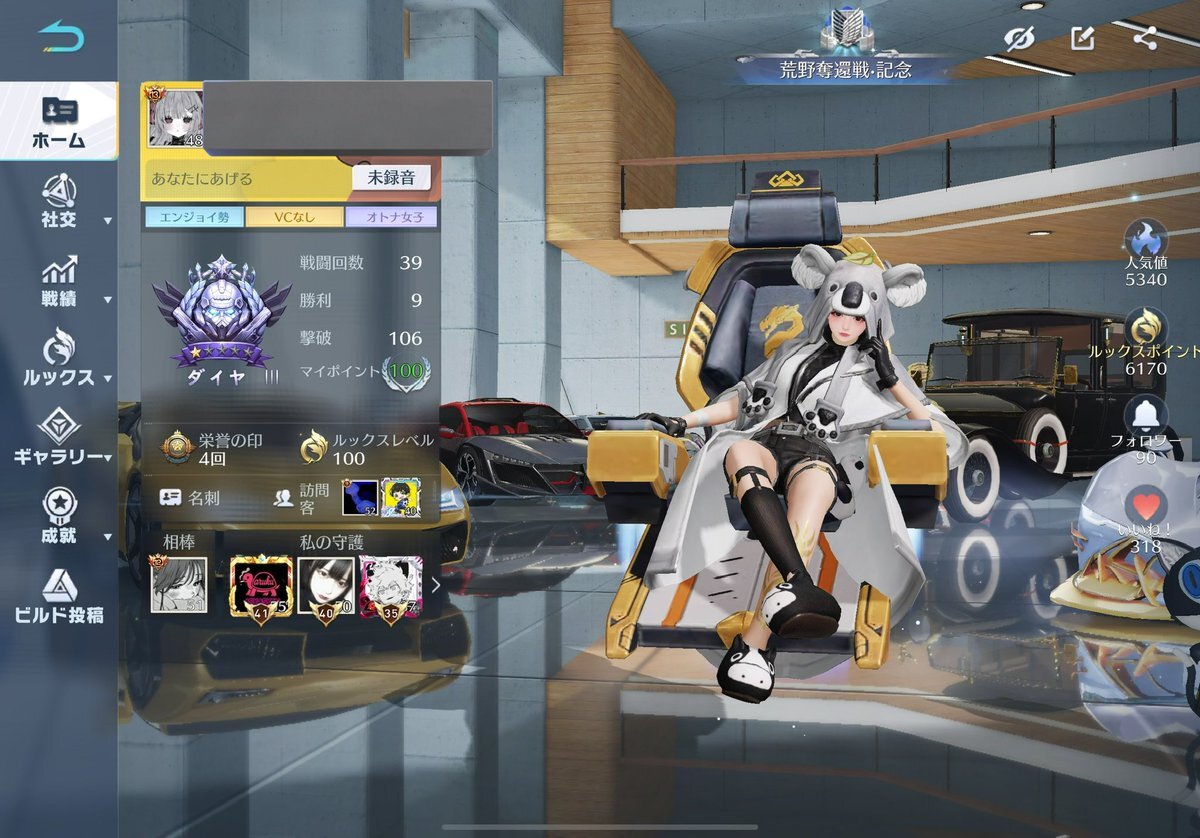This screenshot has width=1200, height=838.
Task: Tap the いいね! heart button
Action: (1145, 509)
